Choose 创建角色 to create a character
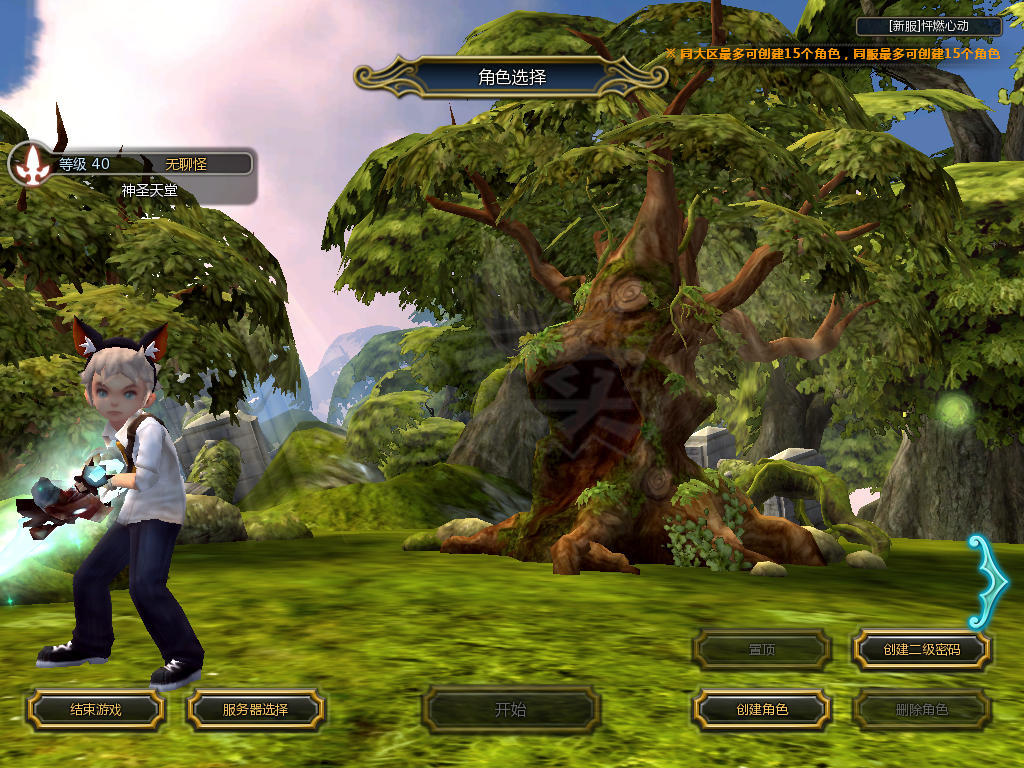This screenshot has width=1024, height=768. 762,709
